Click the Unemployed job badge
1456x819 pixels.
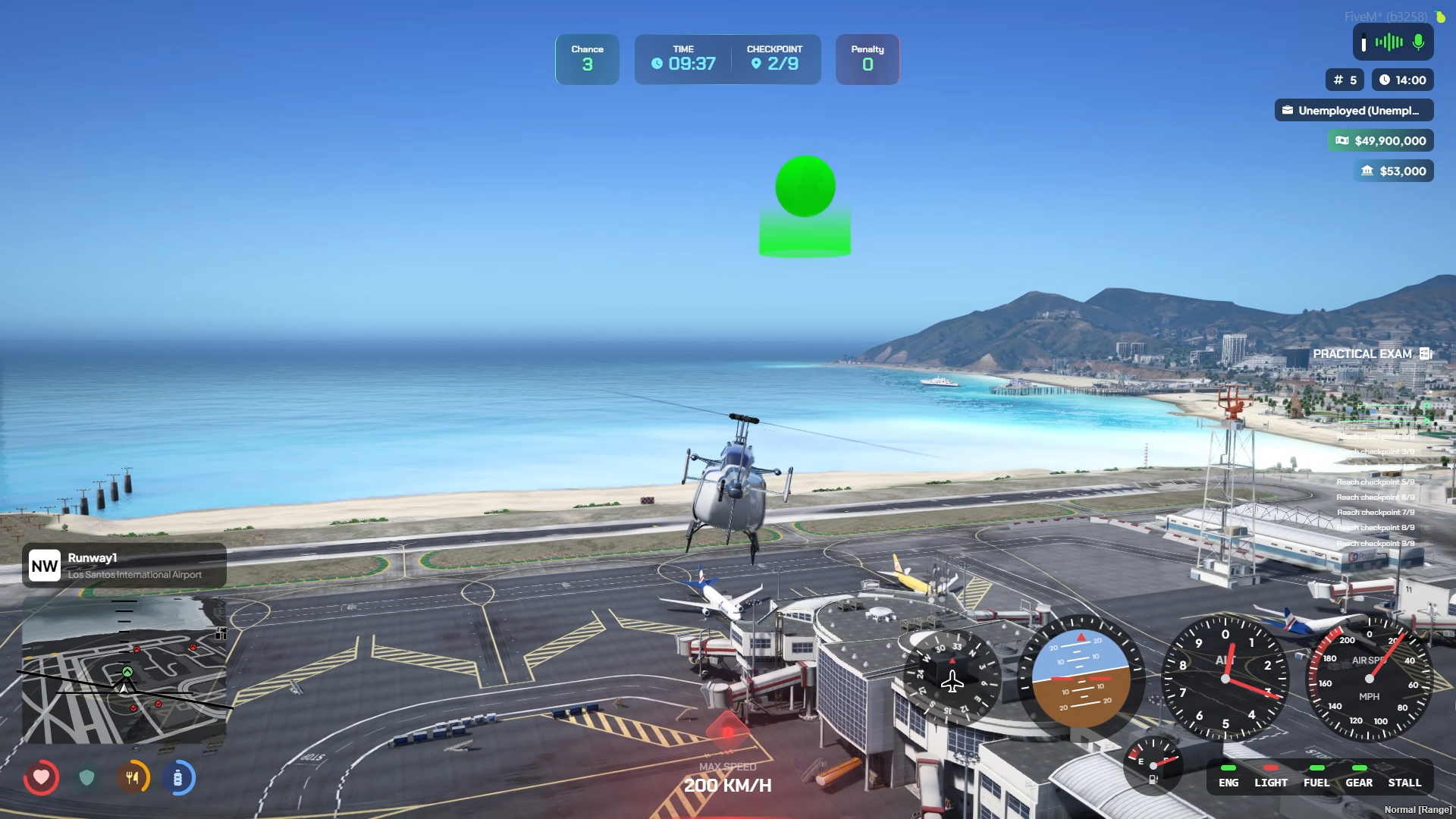[x=1354, y=111]
